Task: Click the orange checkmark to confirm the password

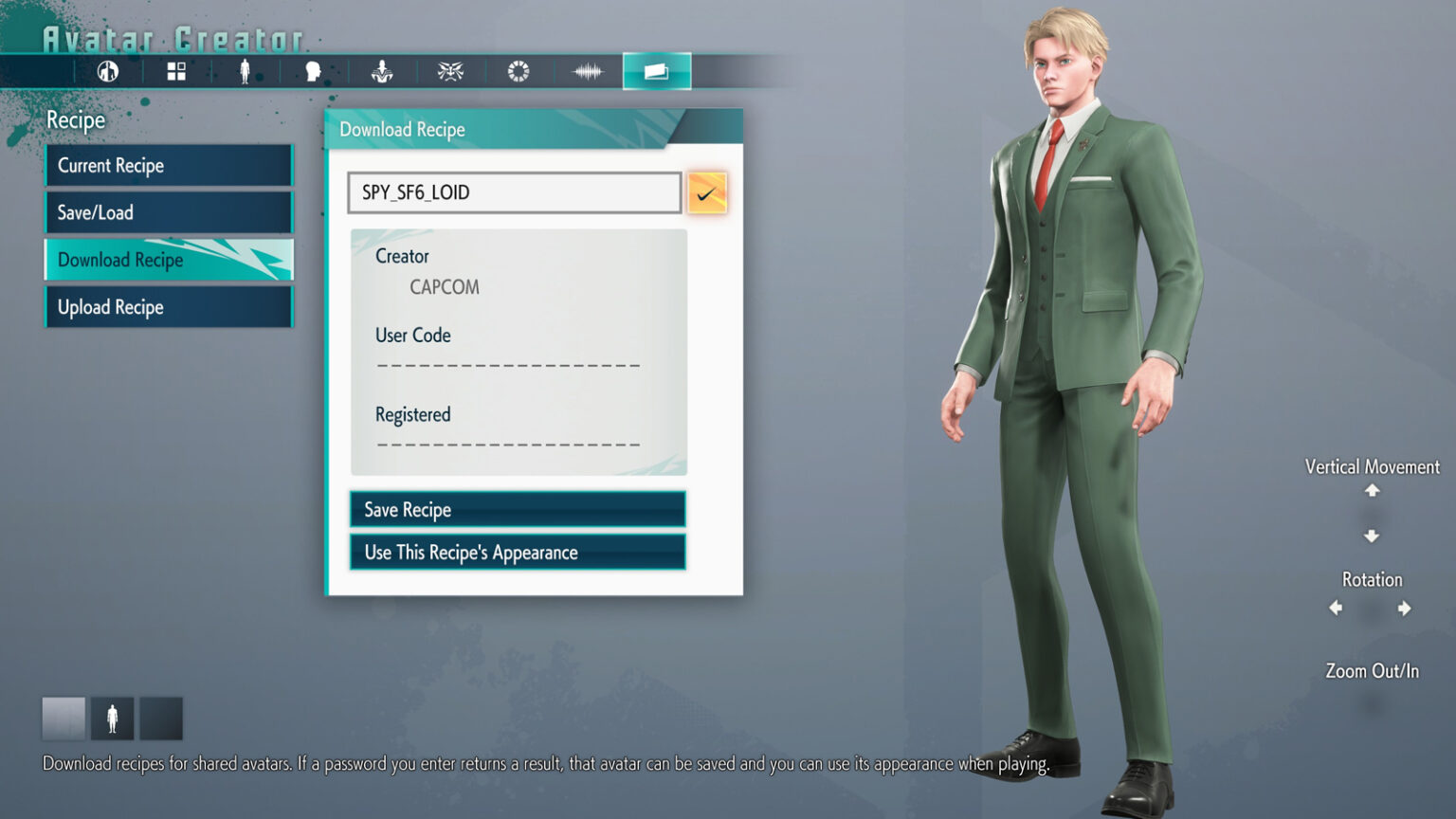Action: click(x=707, y=192)
